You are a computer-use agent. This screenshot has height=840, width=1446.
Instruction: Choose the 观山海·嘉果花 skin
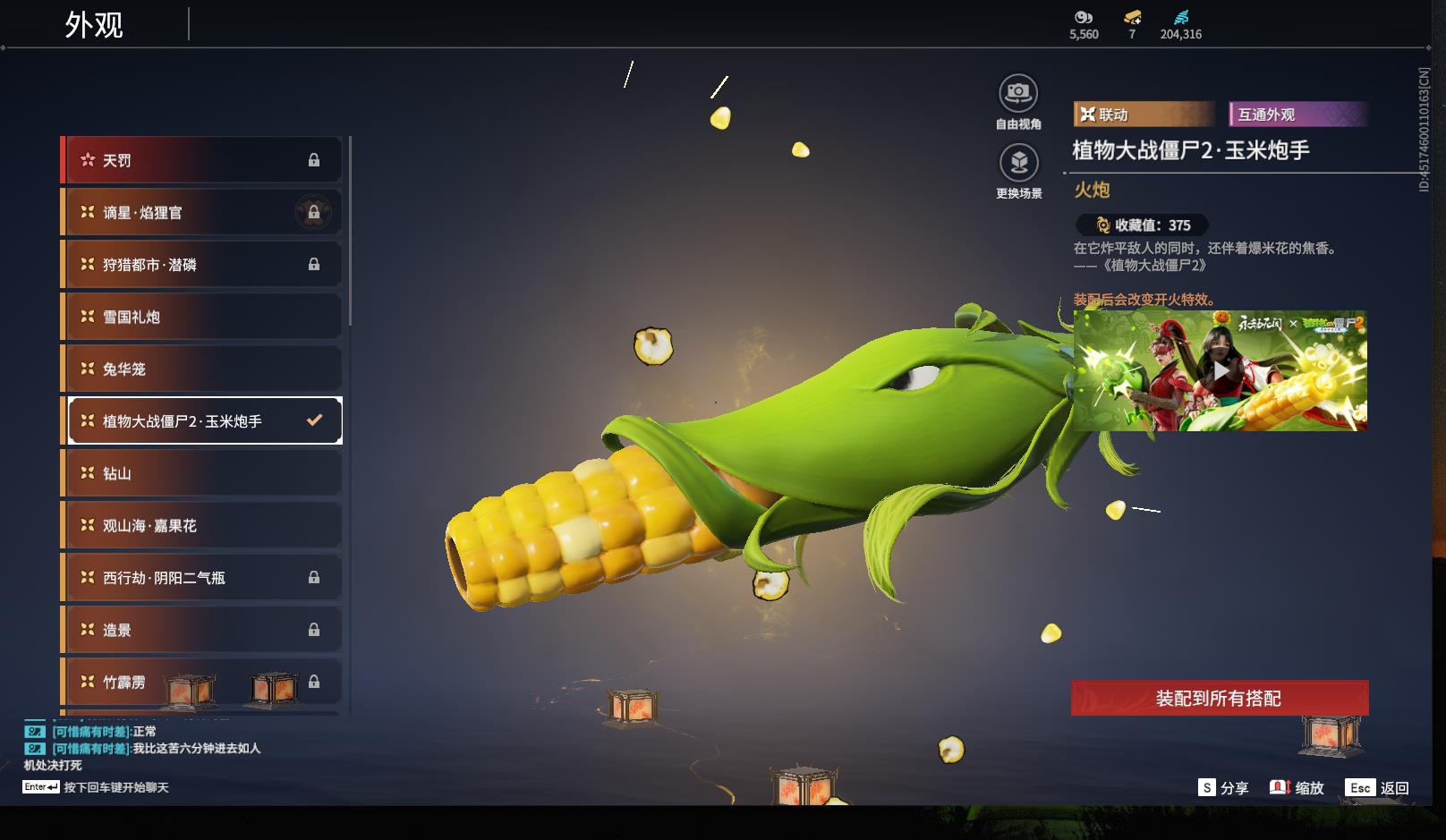(x=203, y=525)
